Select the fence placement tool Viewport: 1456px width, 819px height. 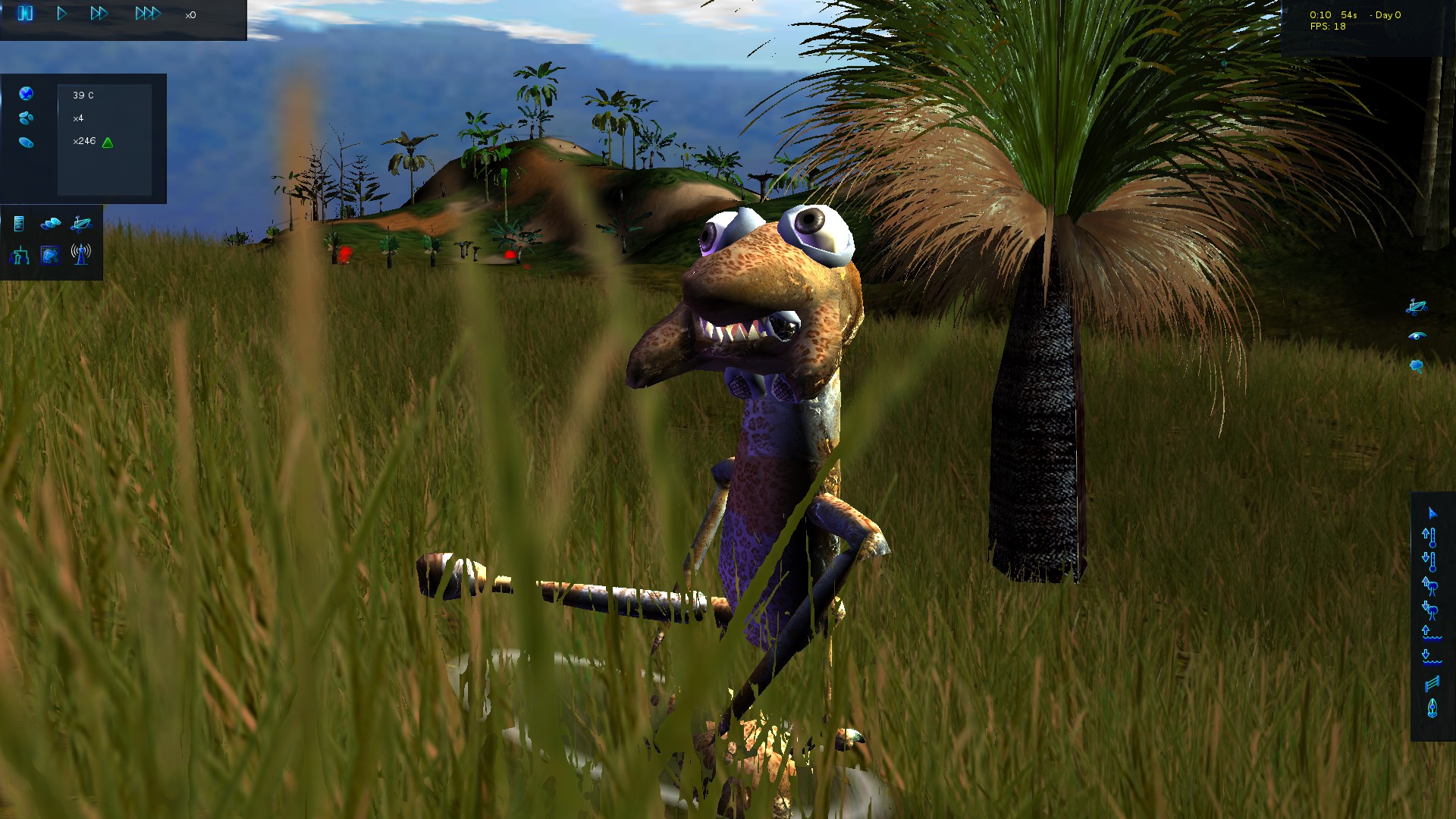pos(1432,682)
